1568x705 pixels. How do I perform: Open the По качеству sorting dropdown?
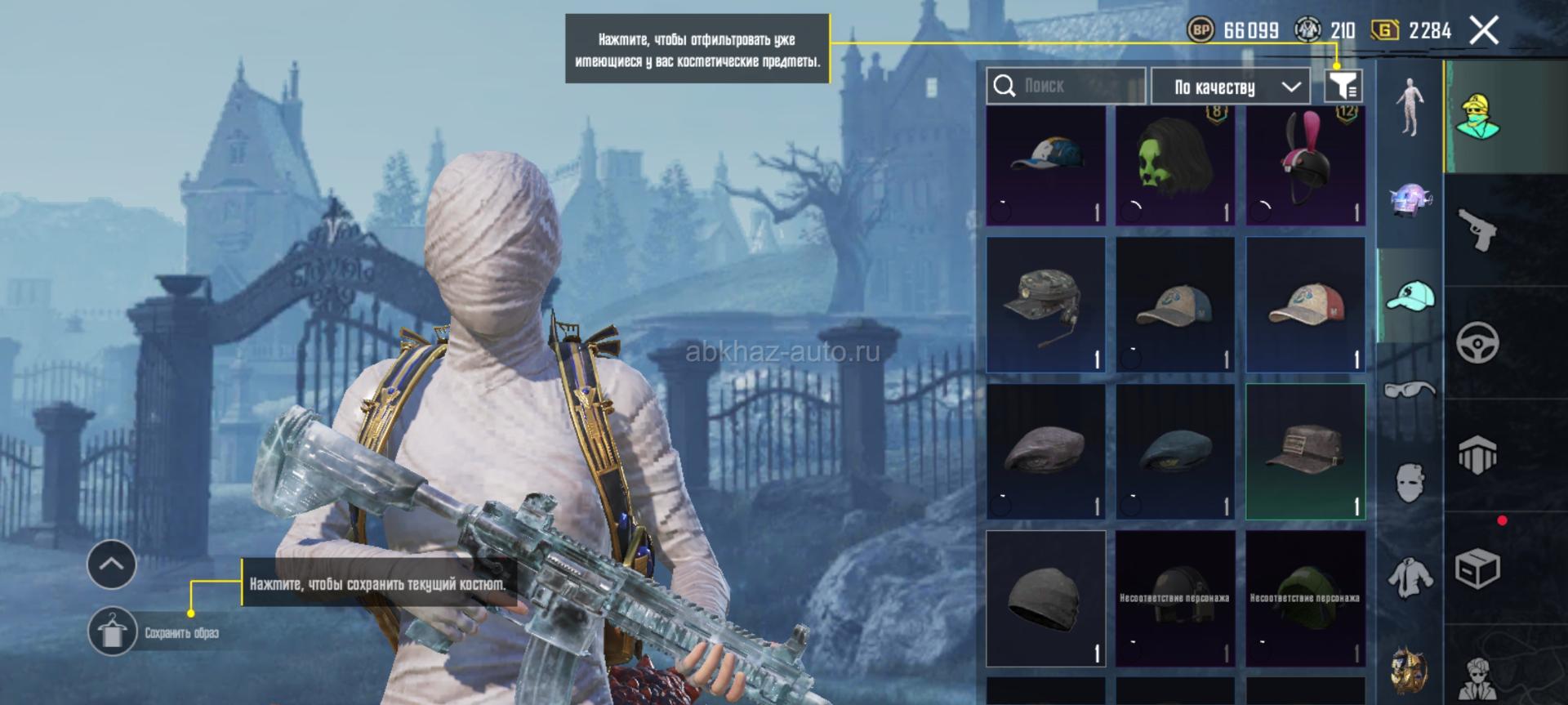tap(1230, 87)
